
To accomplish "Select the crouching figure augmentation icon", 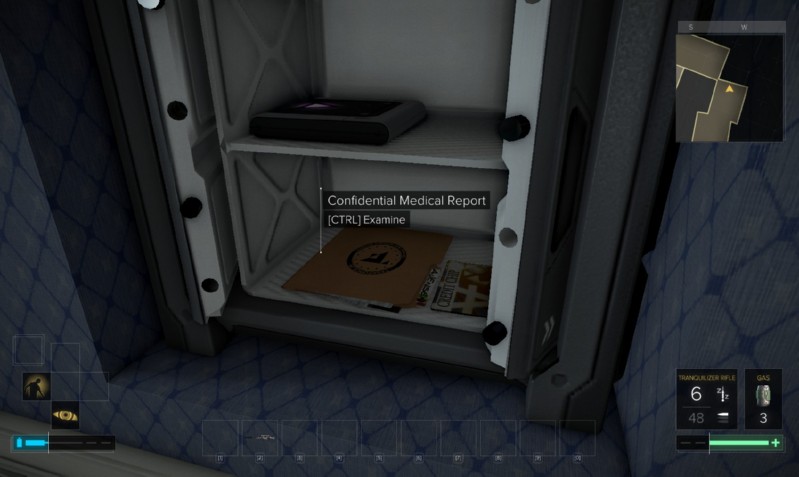I will click(36, 386).
